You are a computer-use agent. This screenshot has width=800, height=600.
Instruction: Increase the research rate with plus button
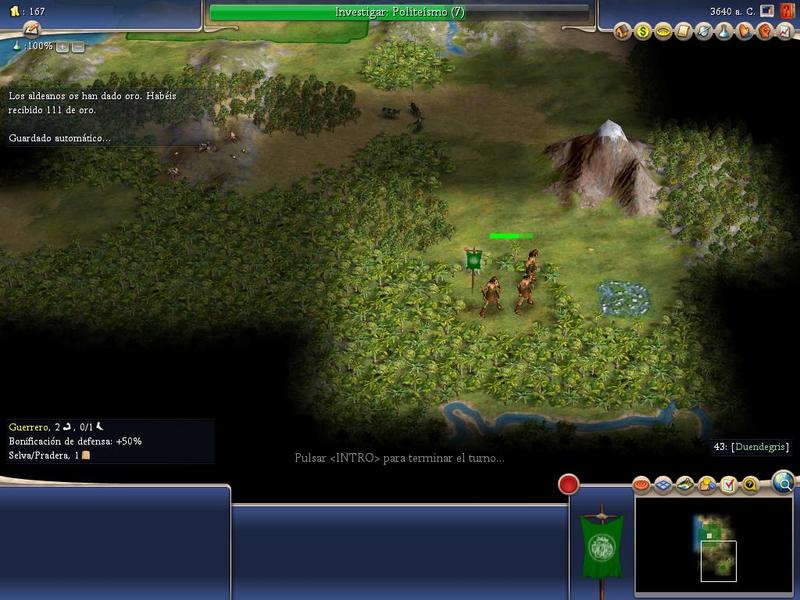point(62,47)
